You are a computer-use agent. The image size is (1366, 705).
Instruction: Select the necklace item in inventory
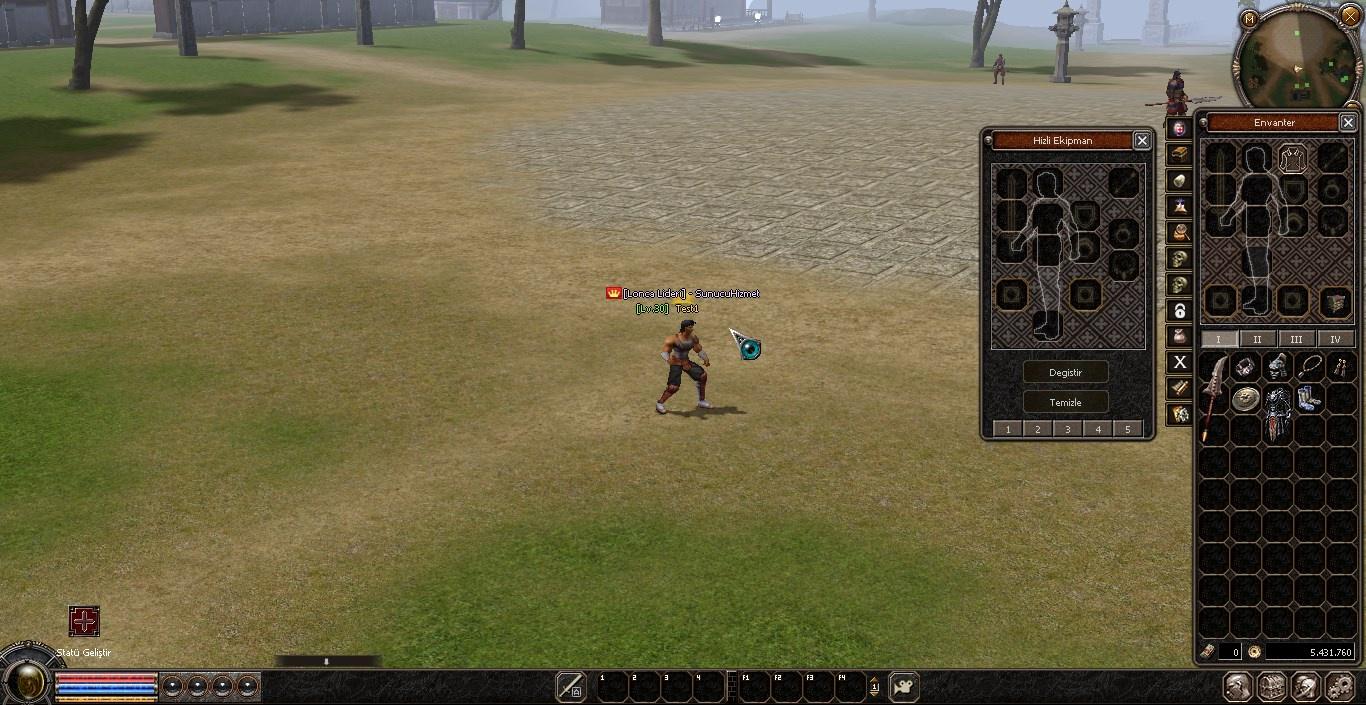point(1309,366)
